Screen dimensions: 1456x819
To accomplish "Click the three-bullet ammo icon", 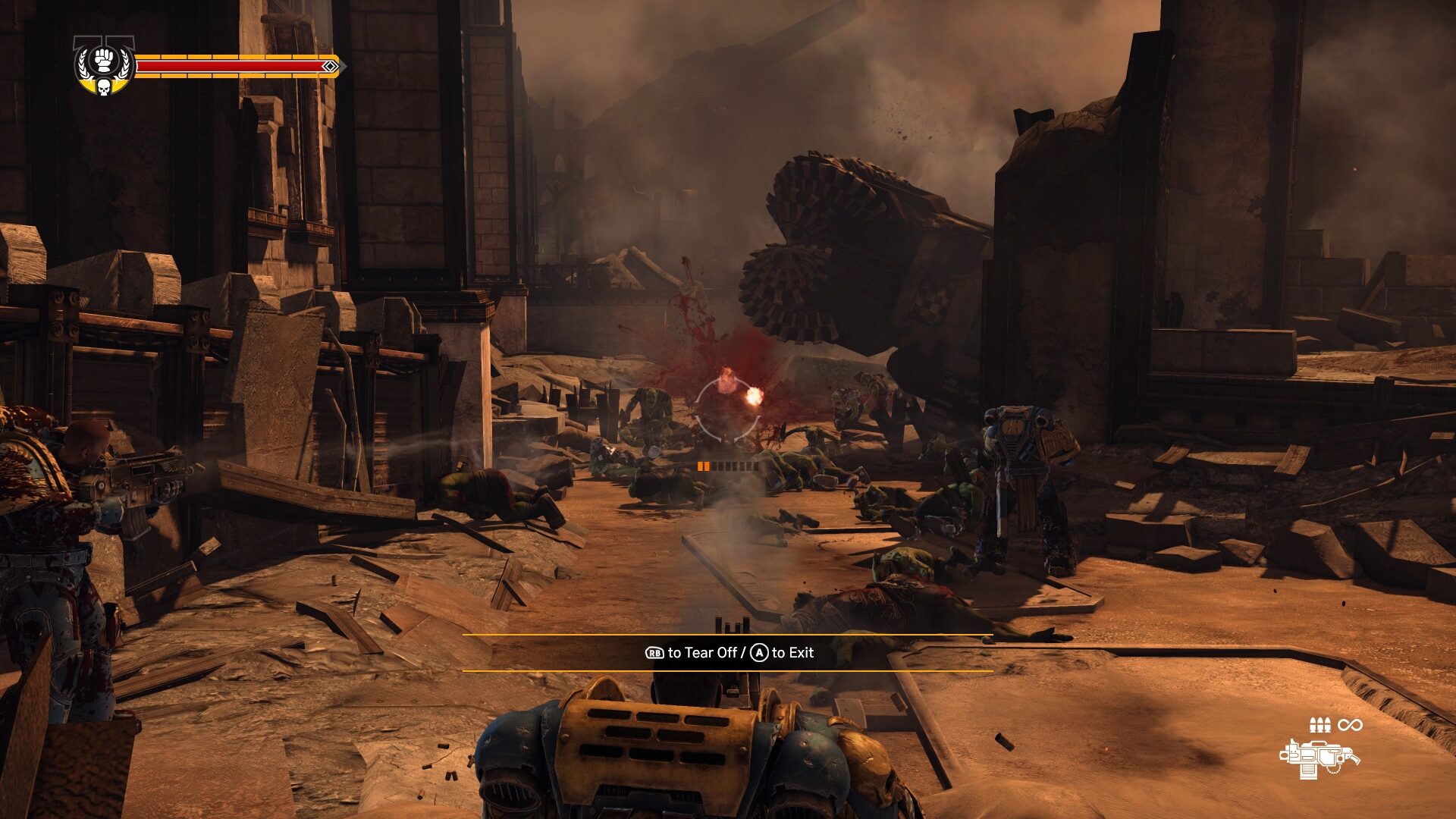I will [1320, 724].
